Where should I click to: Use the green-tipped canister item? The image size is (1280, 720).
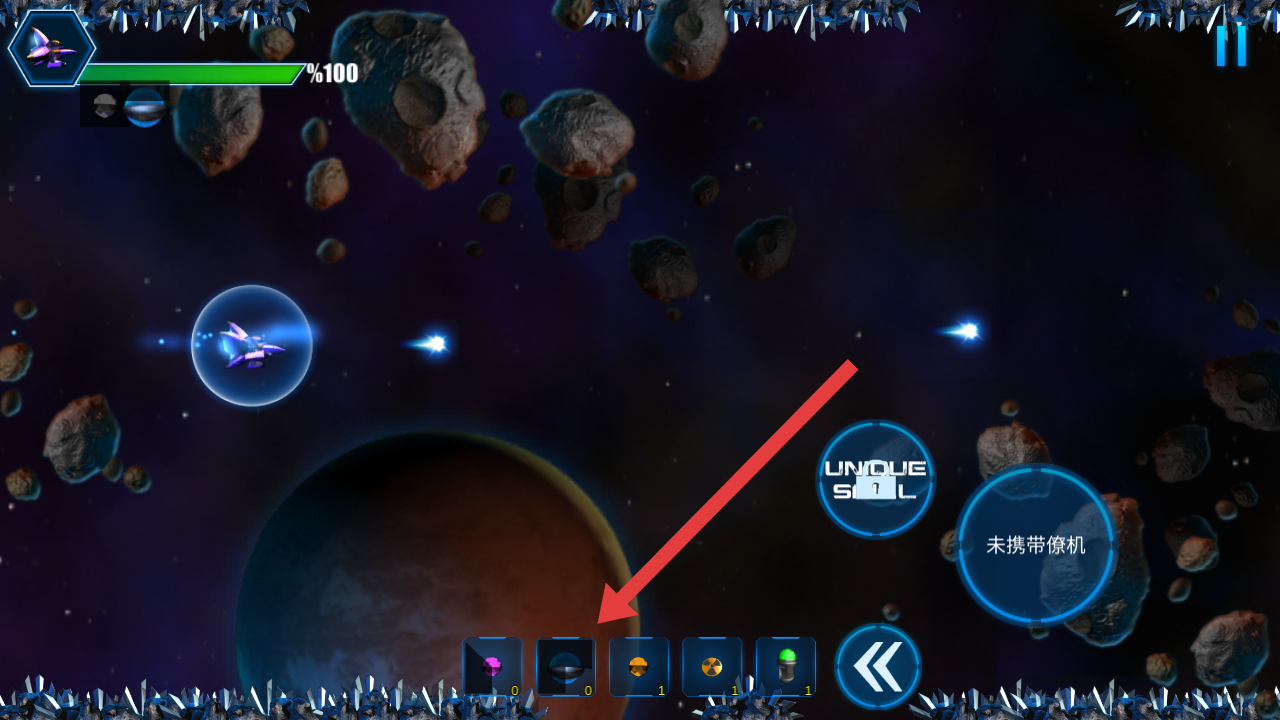coord(786,667)
